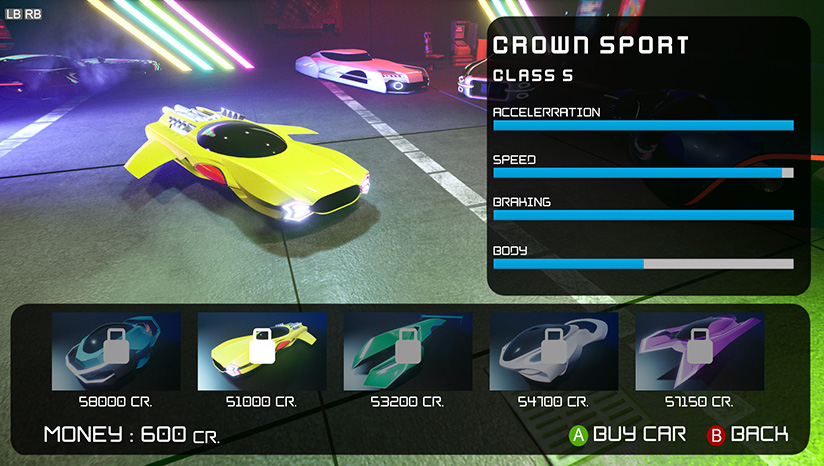Choose the purple car priced 57150 CR
The image size is (824, 466).
tap(699, 351)
